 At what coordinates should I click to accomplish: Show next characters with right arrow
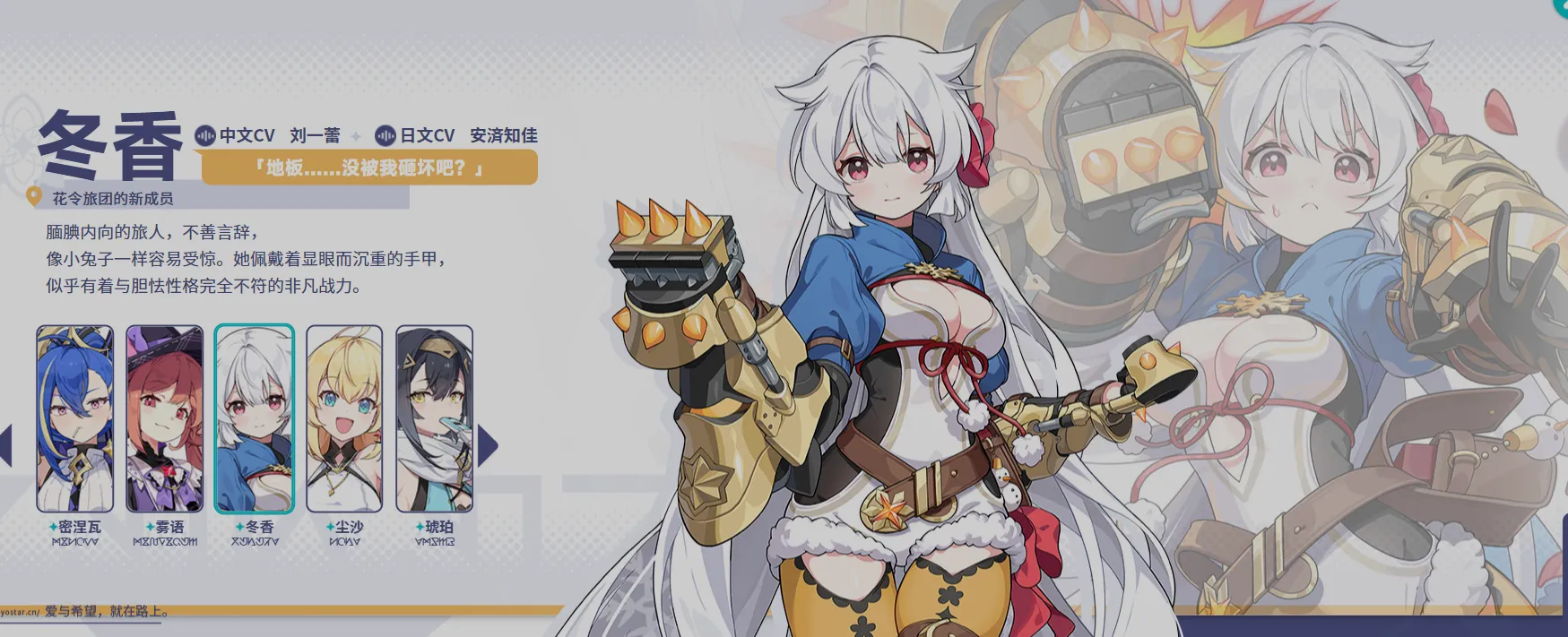487,446
